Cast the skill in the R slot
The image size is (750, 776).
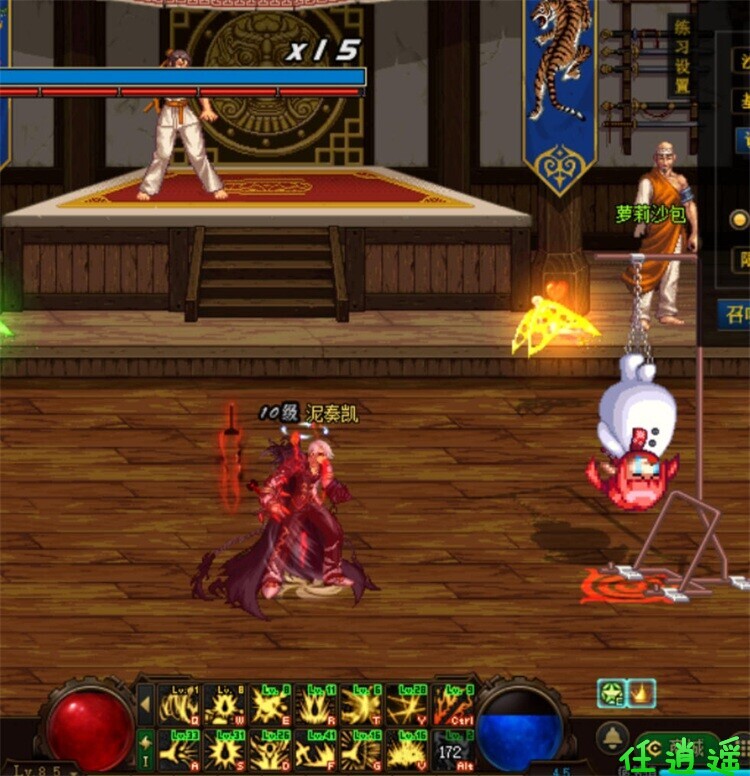tap(317, 705)
